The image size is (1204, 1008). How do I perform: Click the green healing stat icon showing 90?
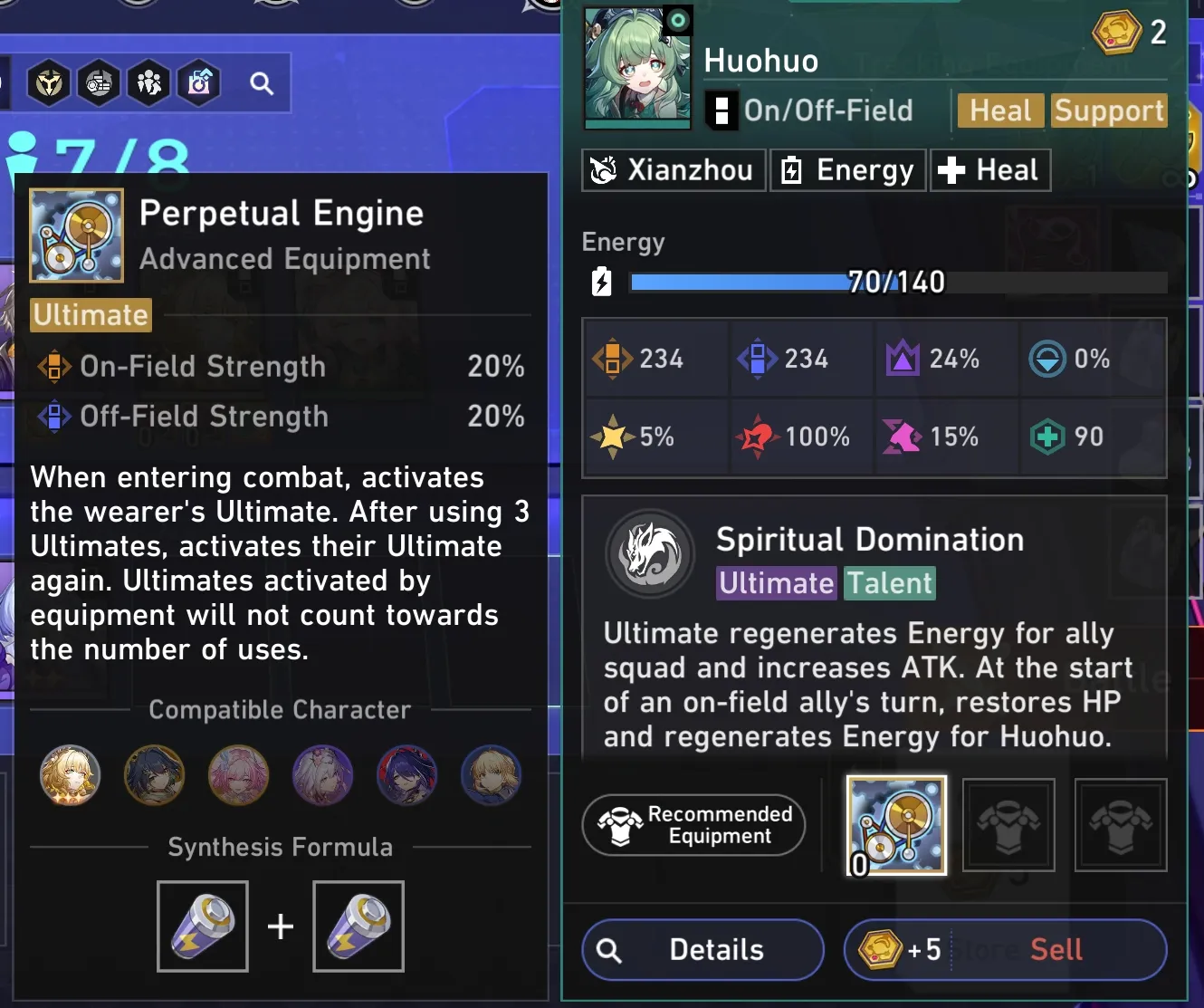(1047, 437)
